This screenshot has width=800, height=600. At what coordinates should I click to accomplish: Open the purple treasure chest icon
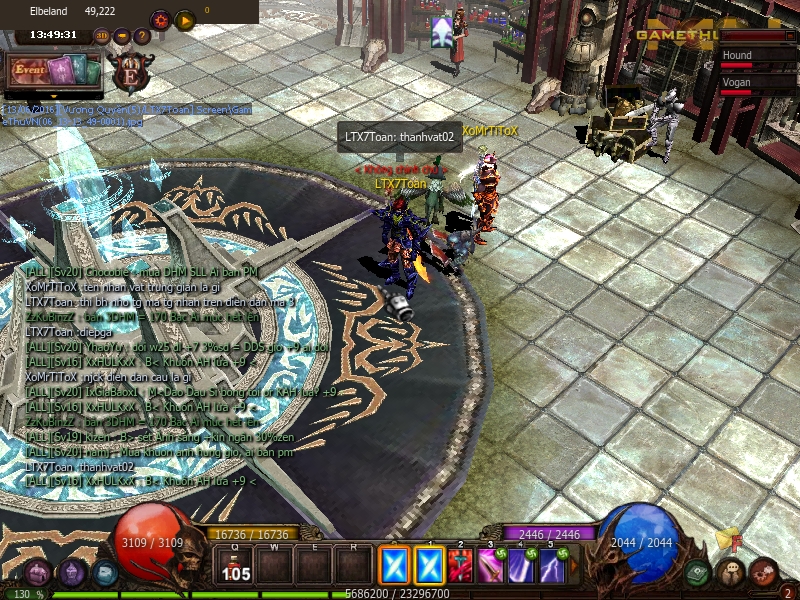click(38, 573)
